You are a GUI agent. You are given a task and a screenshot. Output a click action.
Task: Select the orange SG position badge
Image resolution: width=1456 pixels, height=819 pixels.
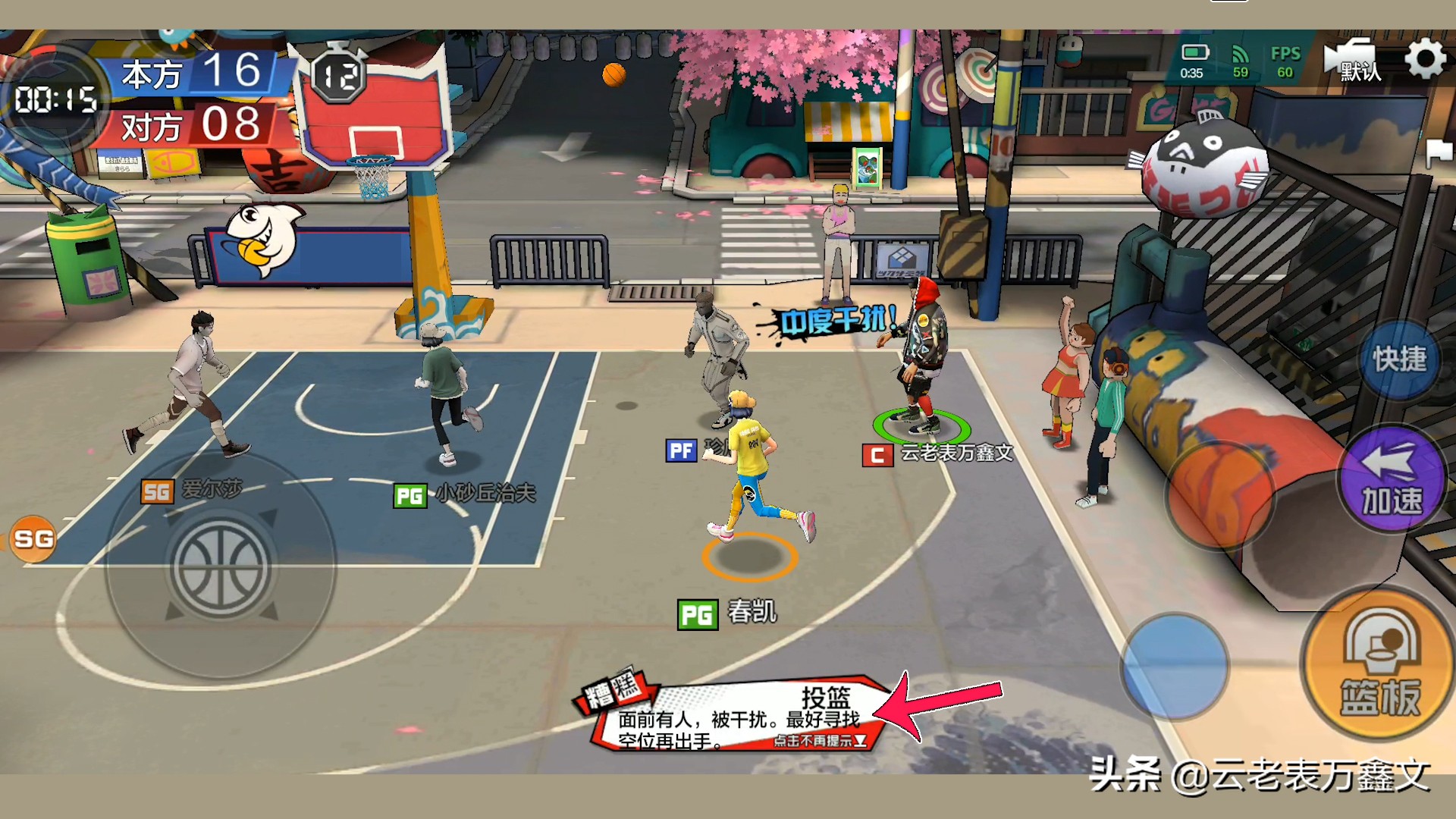coord(33,539)
